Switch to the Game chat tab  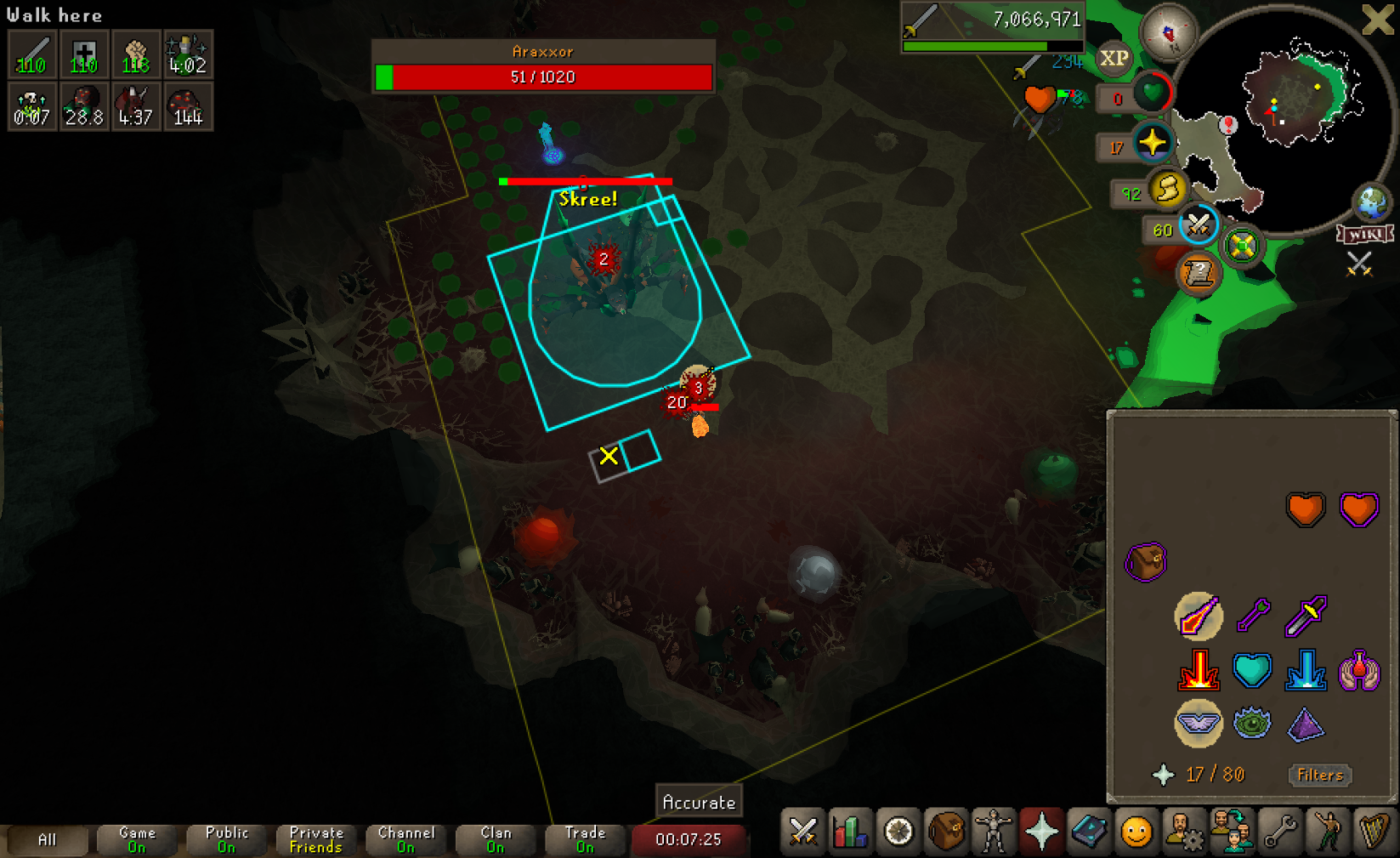[137, 839]
